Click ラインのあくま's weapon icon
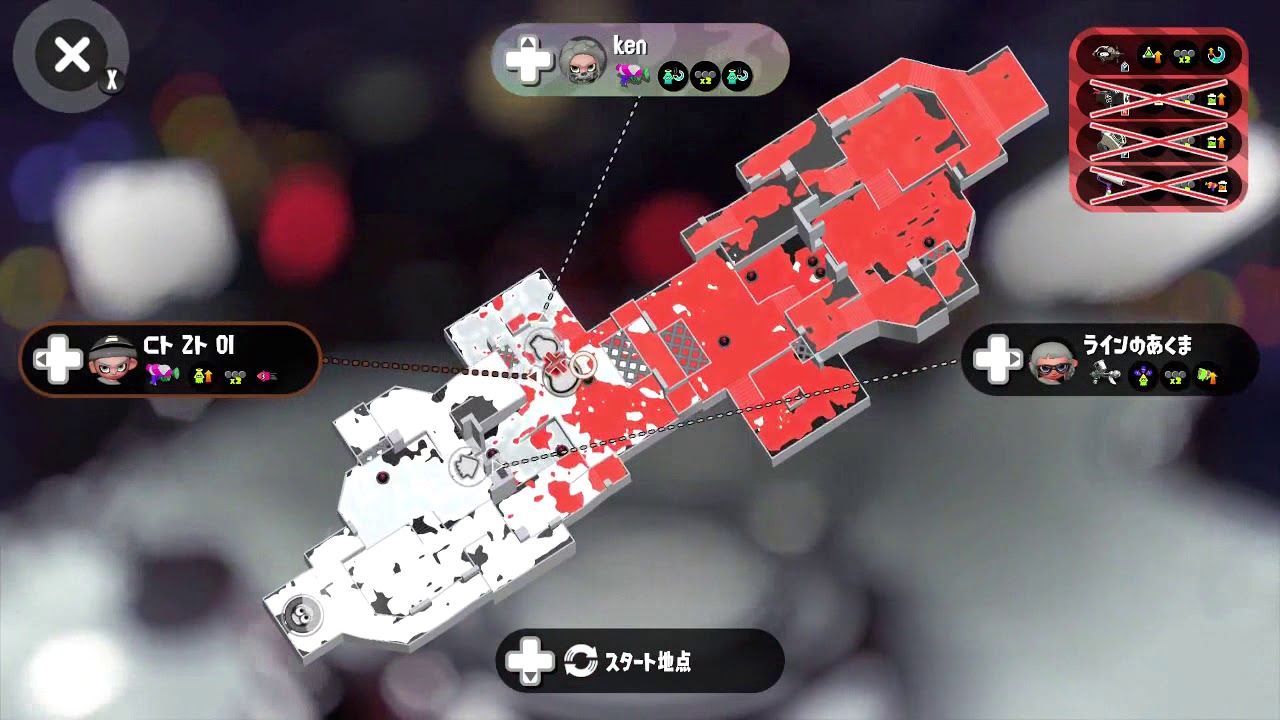Image resolution: width=1280 pixels, height=720 pixels. pos(1105,373)
